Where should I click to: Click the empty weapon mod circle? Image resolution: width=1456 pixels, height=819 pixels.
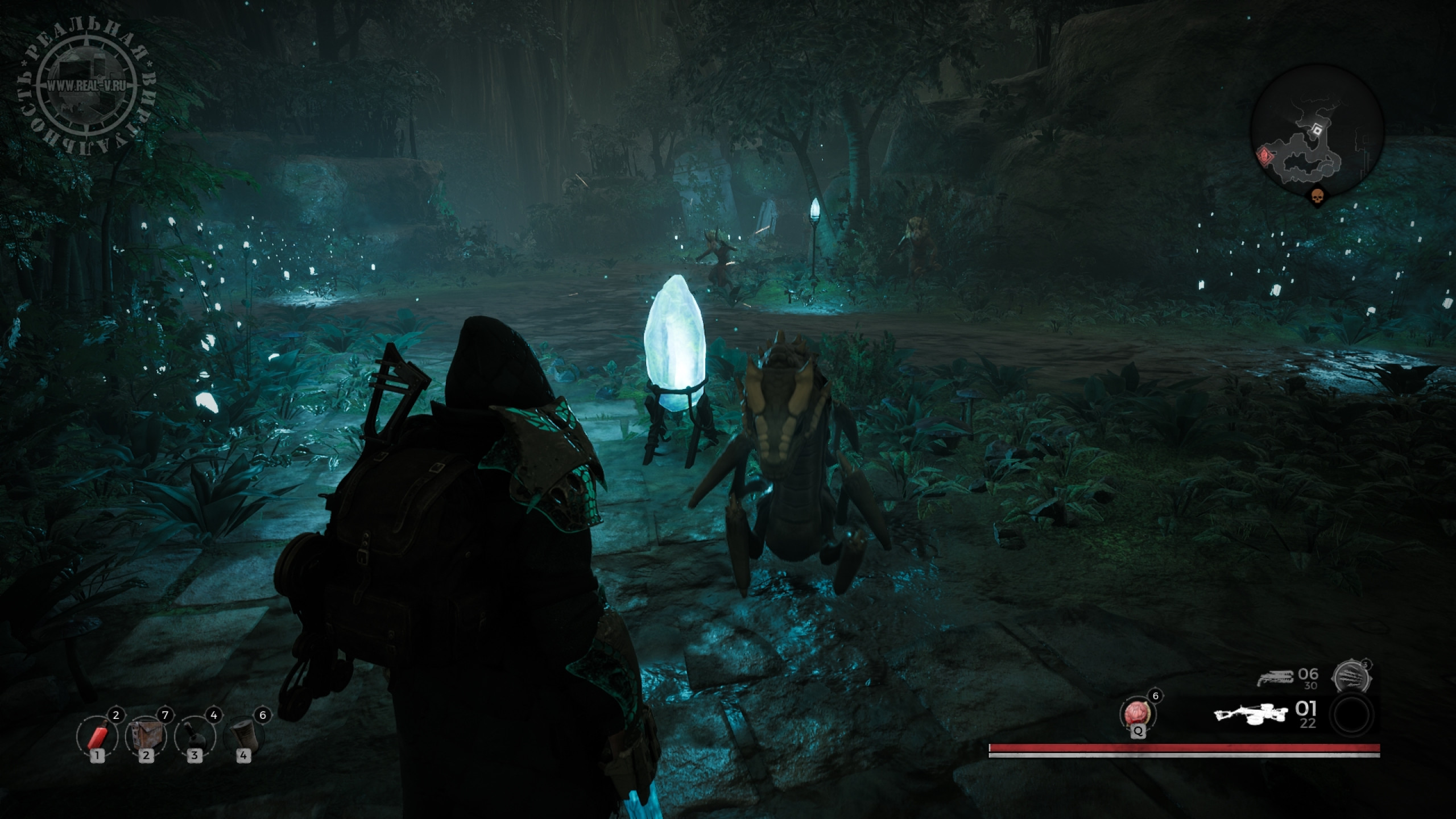(1353, 715)
